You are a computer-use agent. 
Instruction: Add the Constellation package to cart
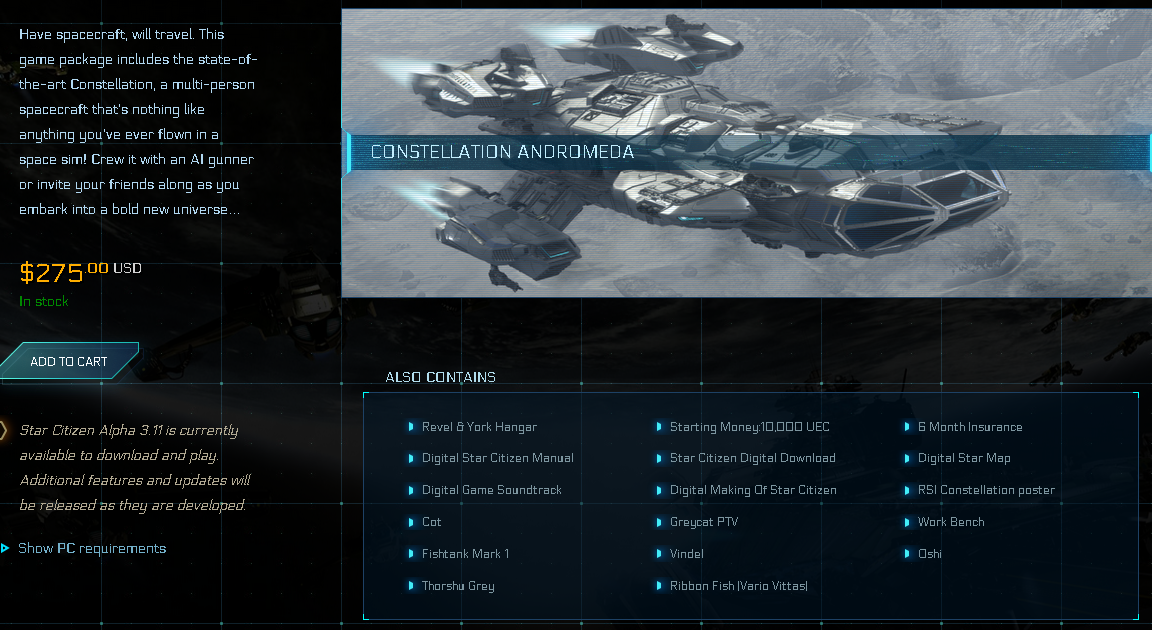[x=68, y=361]
